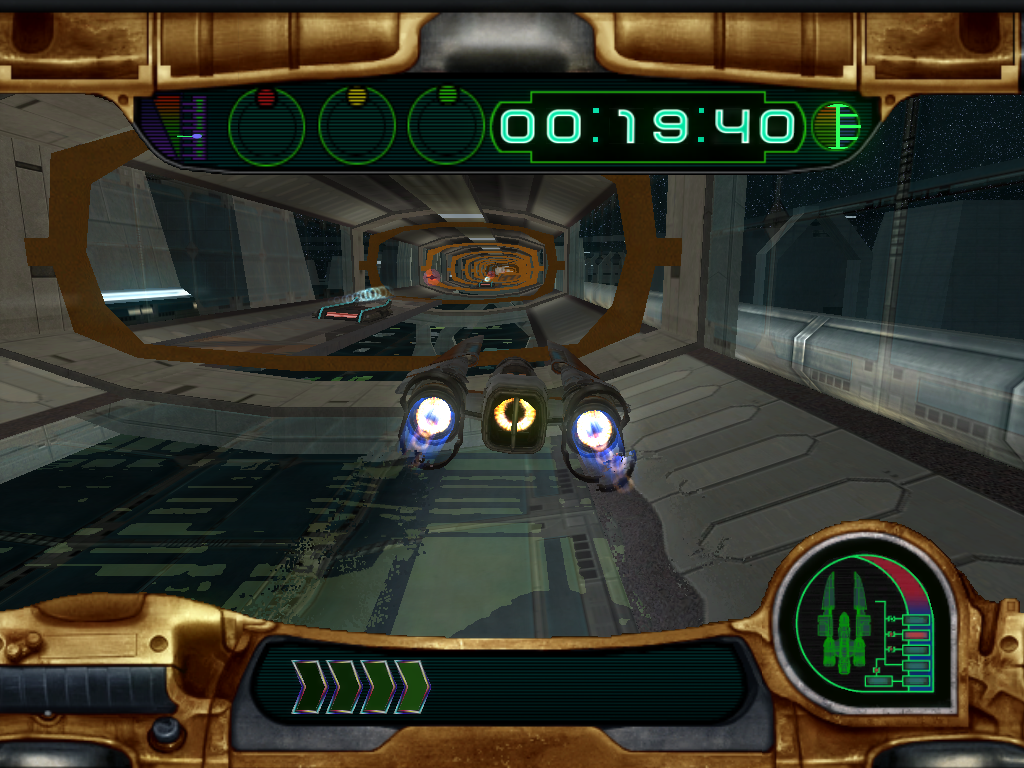
Task: Choose the green-topped circular gauge
Action: pos(446,126)
